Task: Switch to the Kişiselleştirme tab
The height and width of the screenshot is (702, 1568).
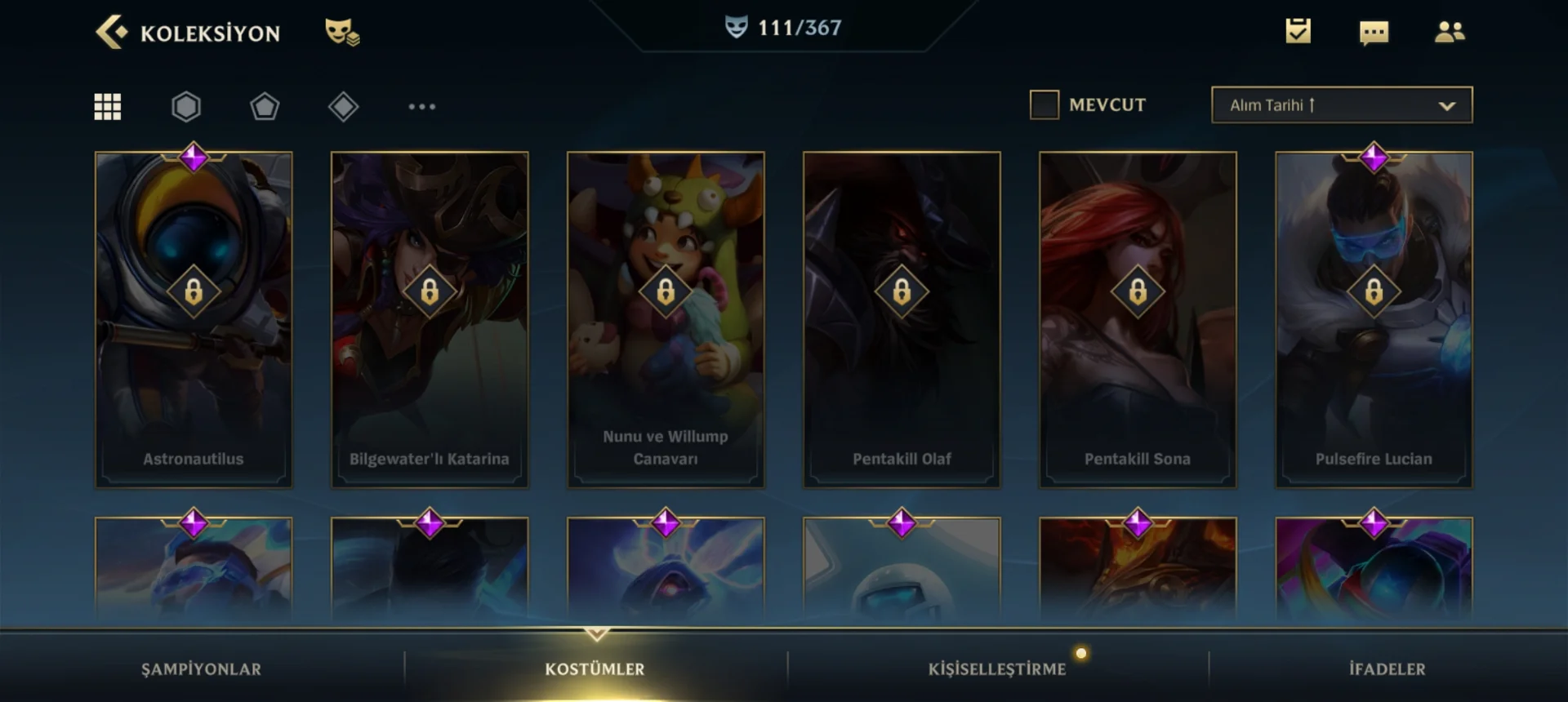Action: coord(996,669)
